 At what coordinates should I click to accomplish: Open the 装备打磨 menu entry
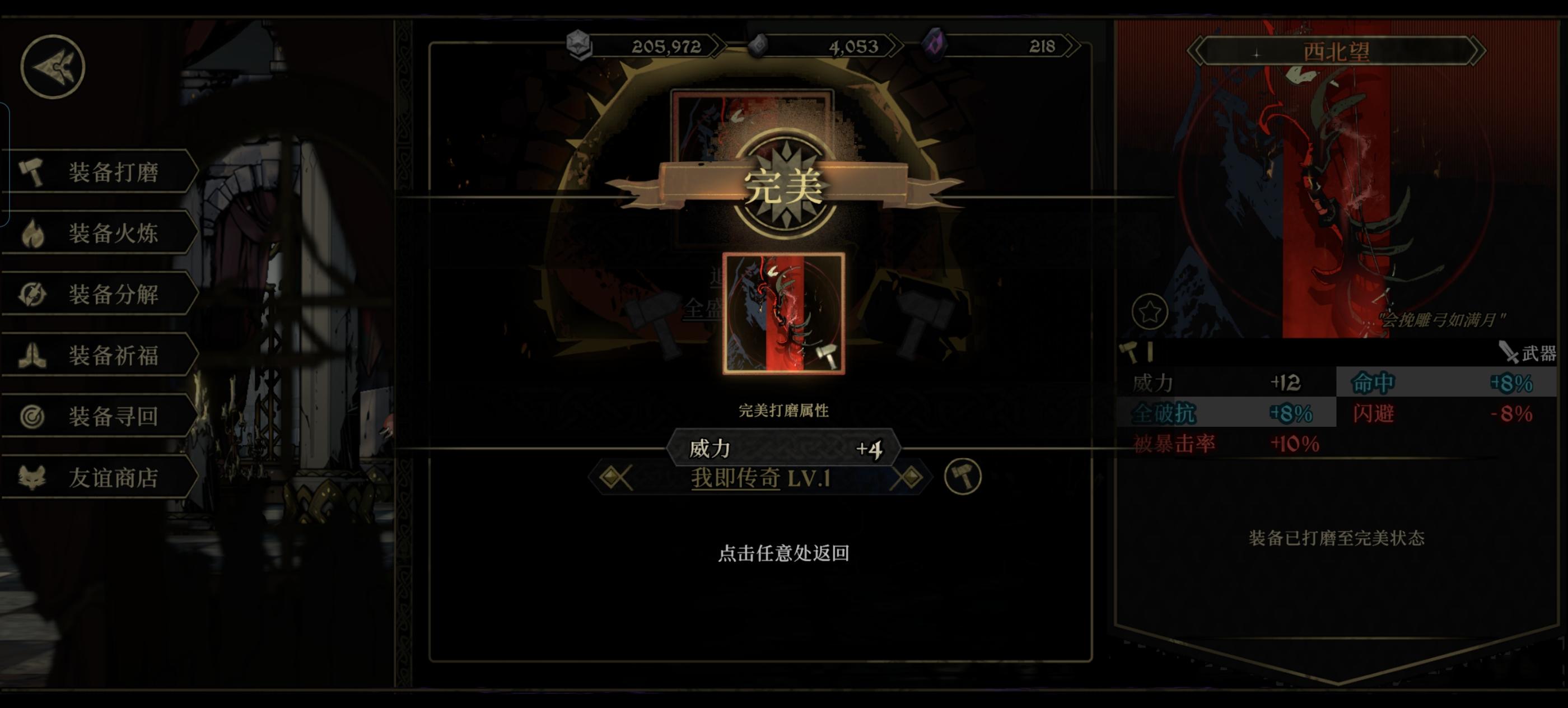tap(113, 171)
